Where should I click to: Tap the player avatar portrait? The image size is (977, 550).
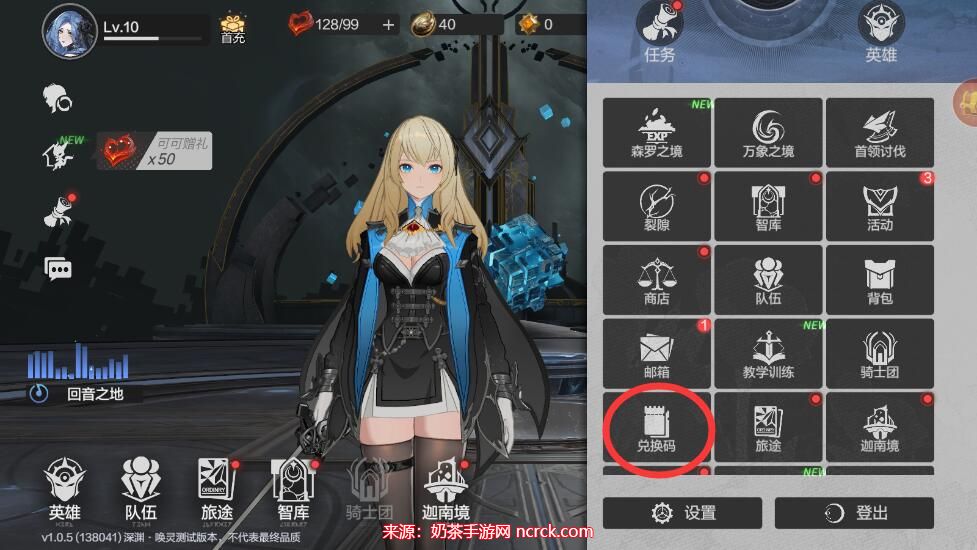(x=69, y=31)
